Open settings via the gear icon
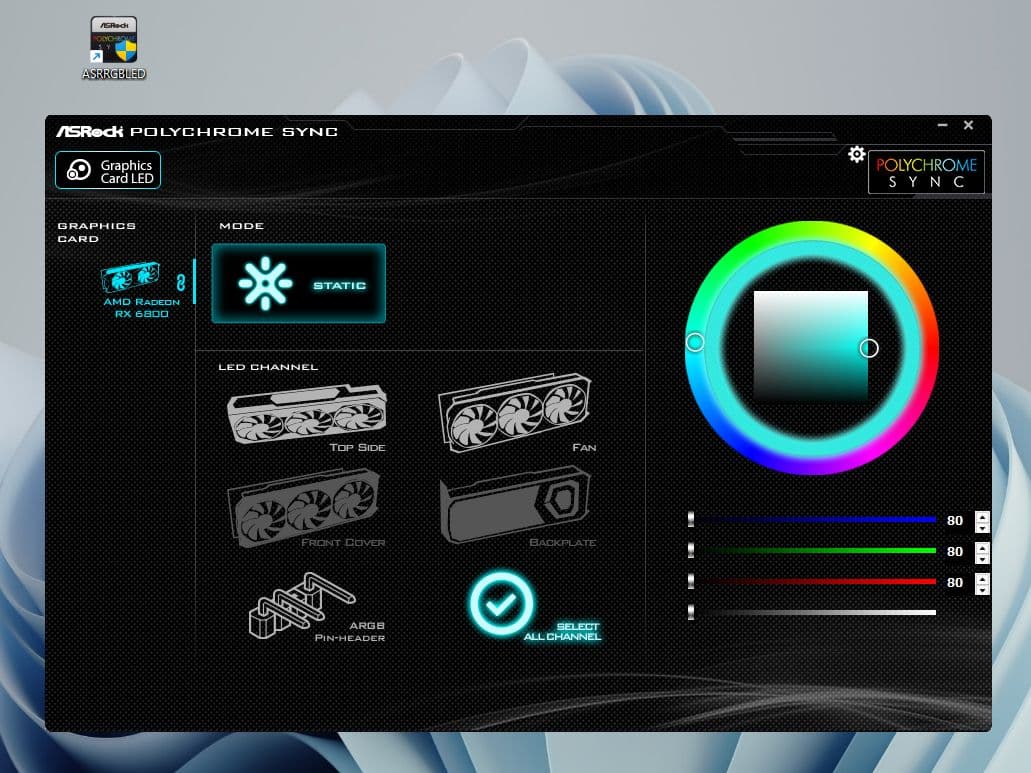 point(856,154)
